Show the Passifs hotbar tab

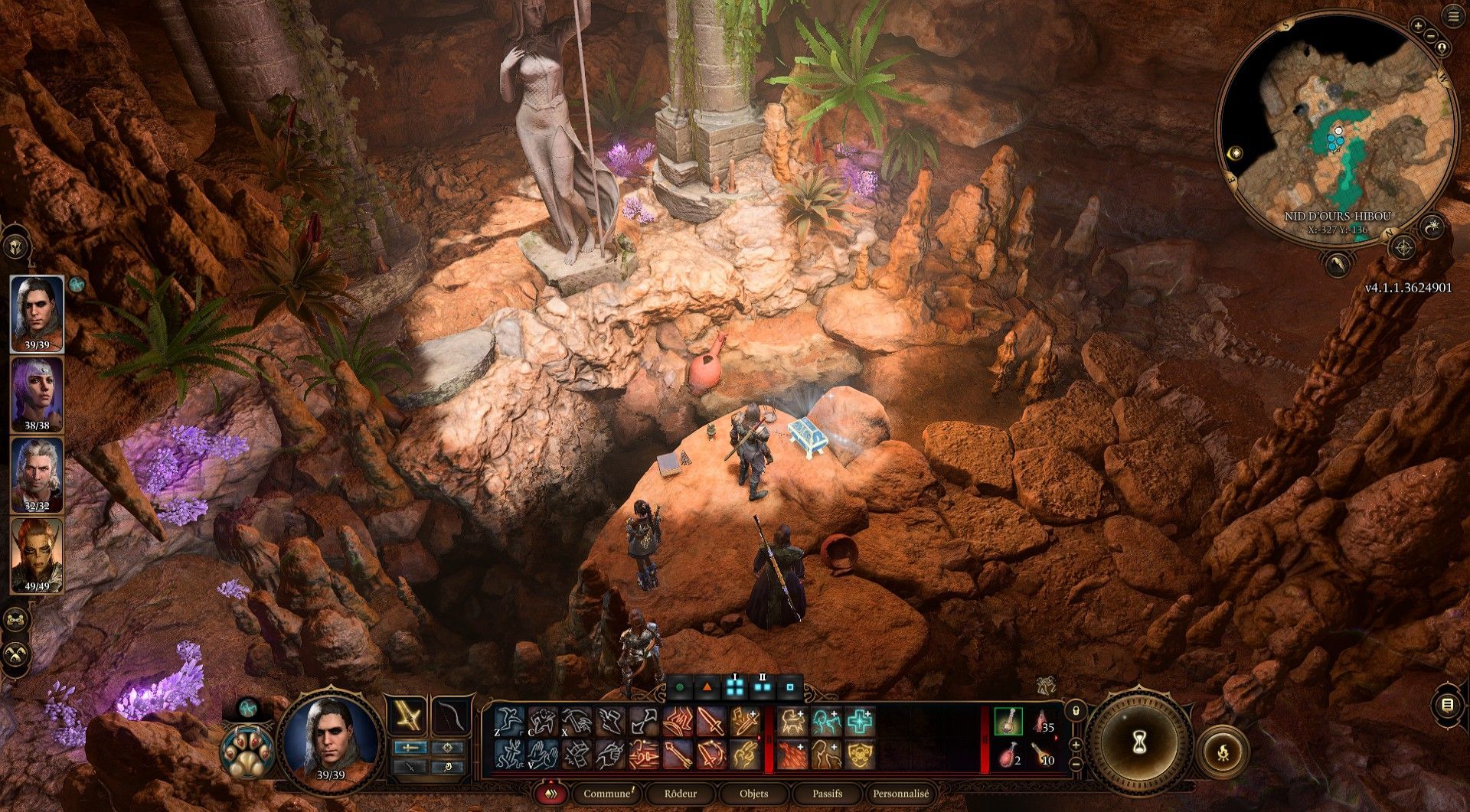click(x=827, y=794)
